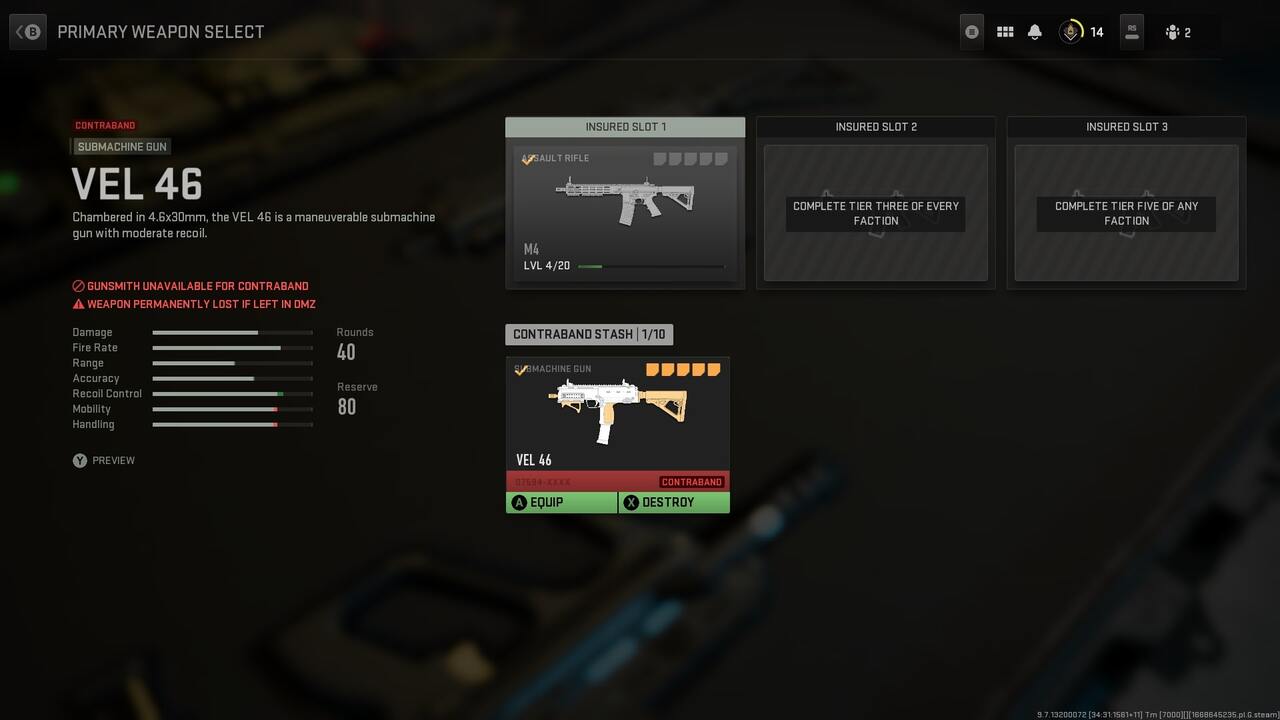Select the M4 in Insured Slot 1
This screenshot has height=720, width=1280.
click(x=624, y=205)
